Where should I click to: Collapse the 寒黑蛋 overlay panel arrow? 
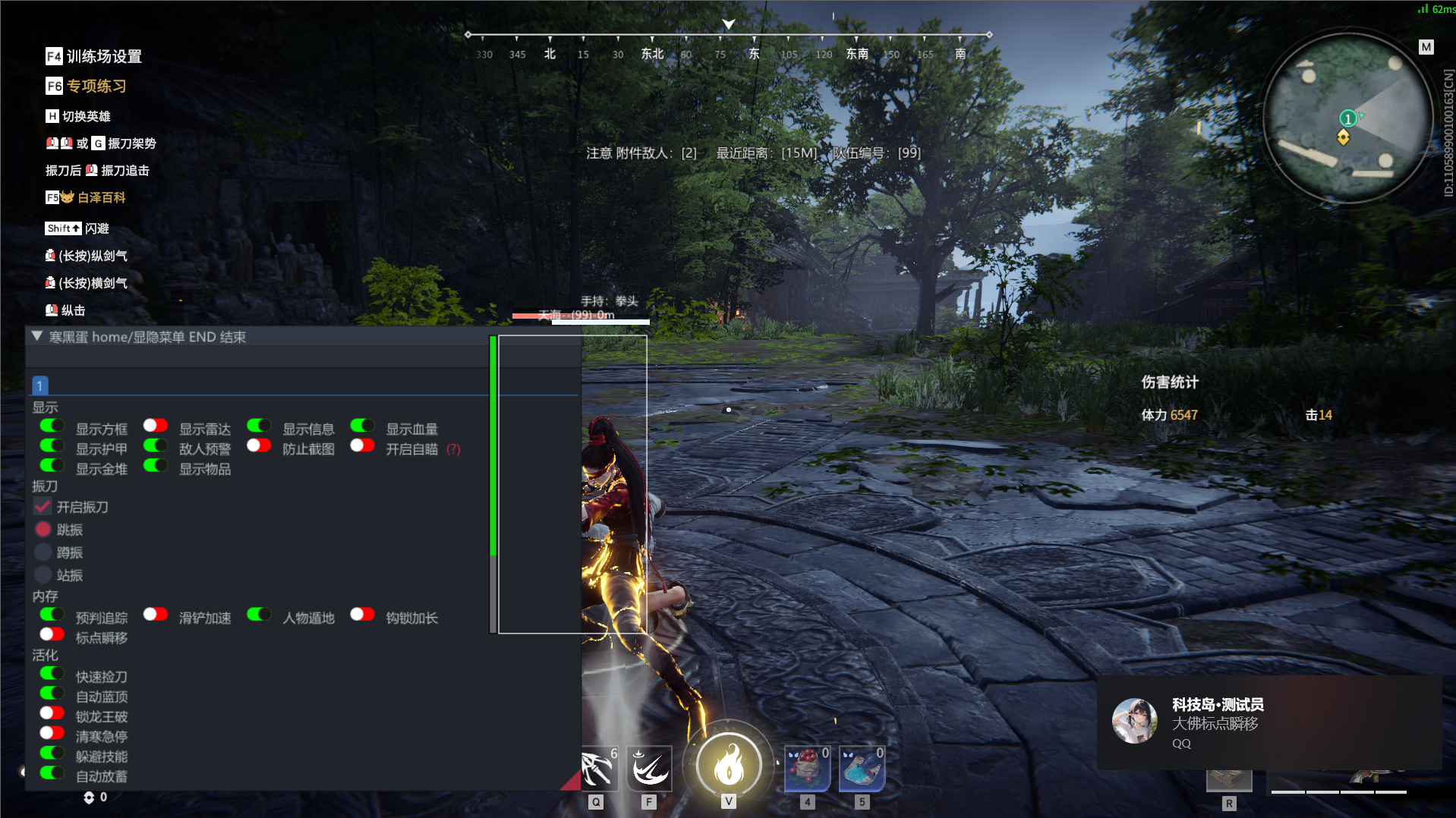pyautogui.click(x=36, y=336)
